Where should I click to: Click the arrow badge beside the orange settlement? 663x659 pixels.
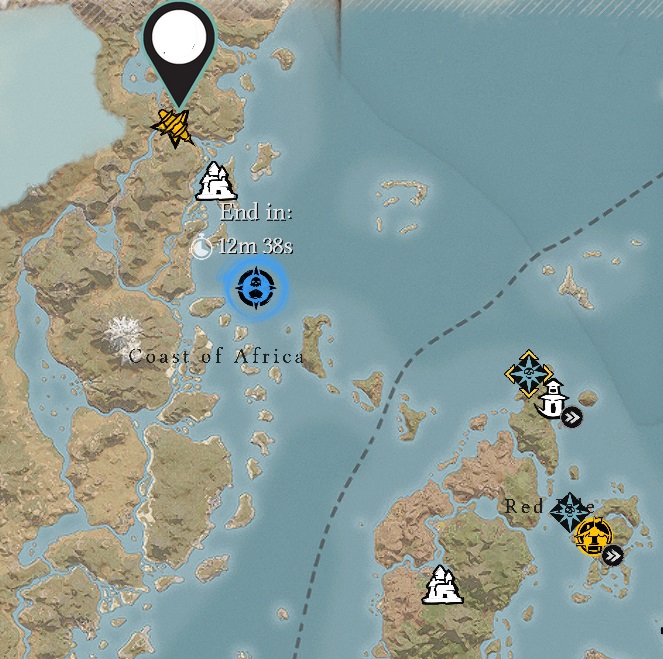(613, 555)
